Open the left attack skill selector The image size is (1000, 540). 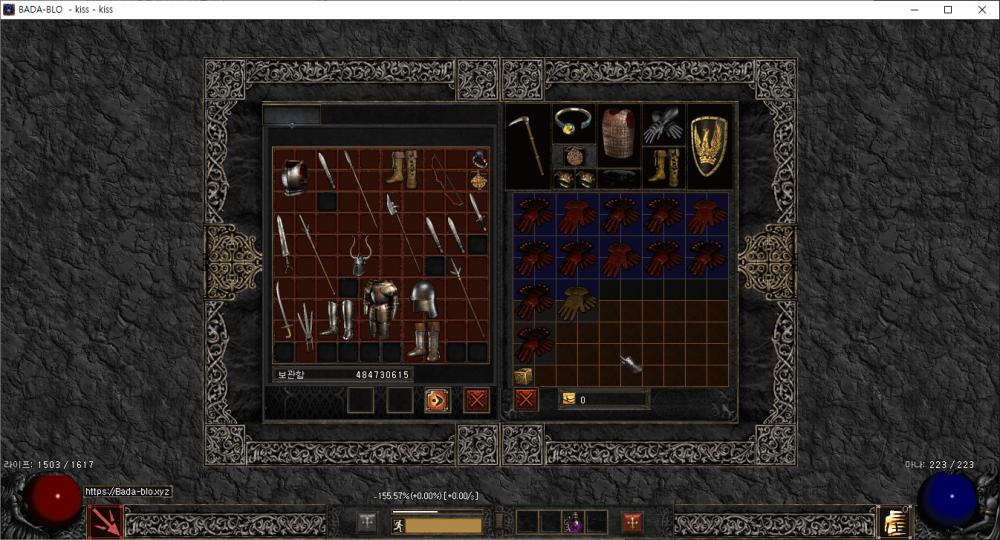tap(106, 521)
